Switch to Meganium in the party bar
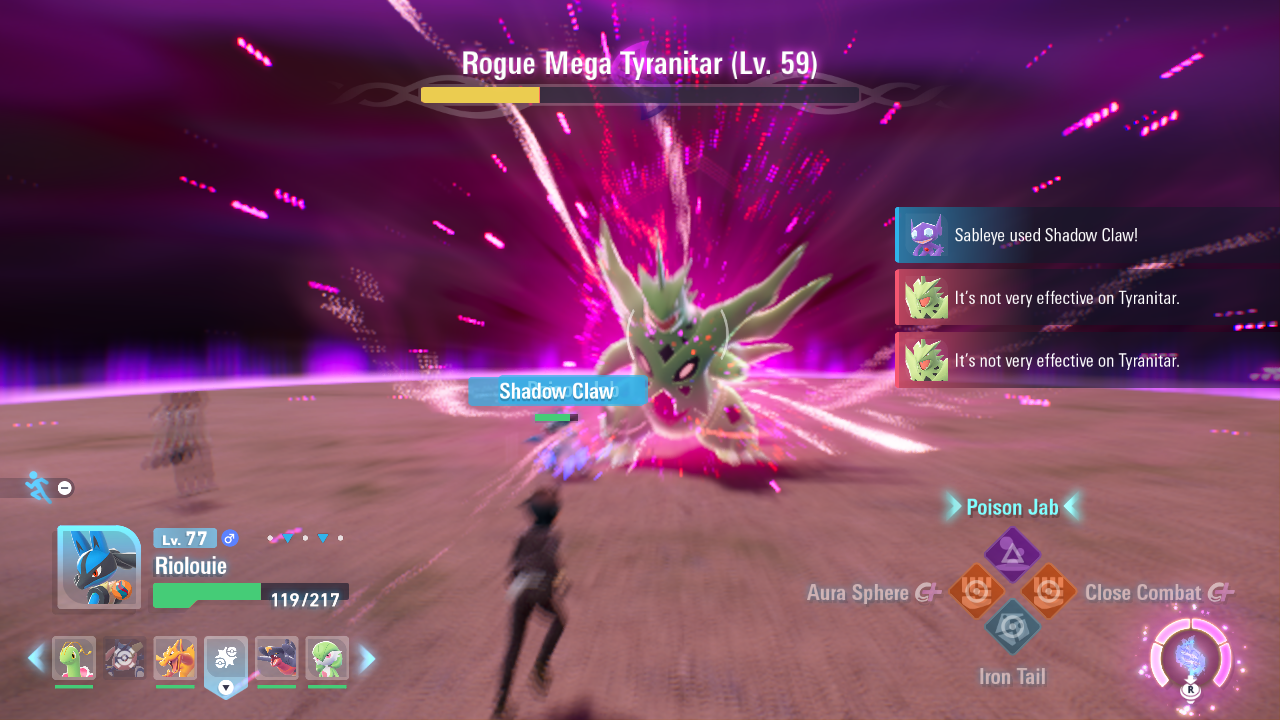 (x=74, y=658)
